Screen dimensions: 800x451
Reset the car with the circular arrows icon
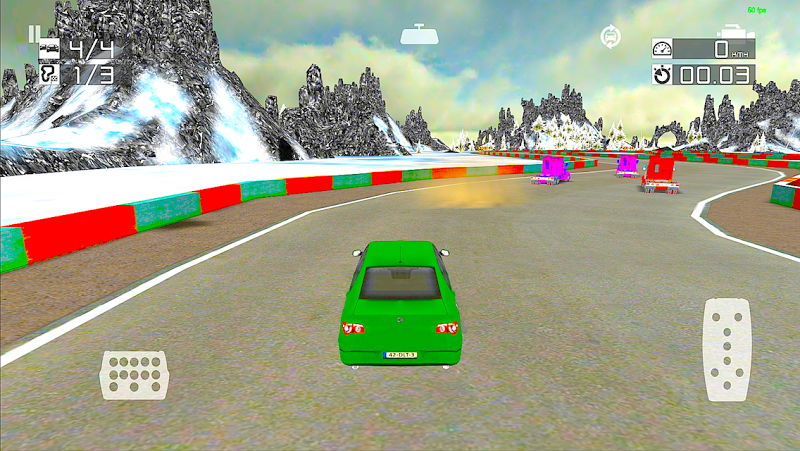[609, 37]
